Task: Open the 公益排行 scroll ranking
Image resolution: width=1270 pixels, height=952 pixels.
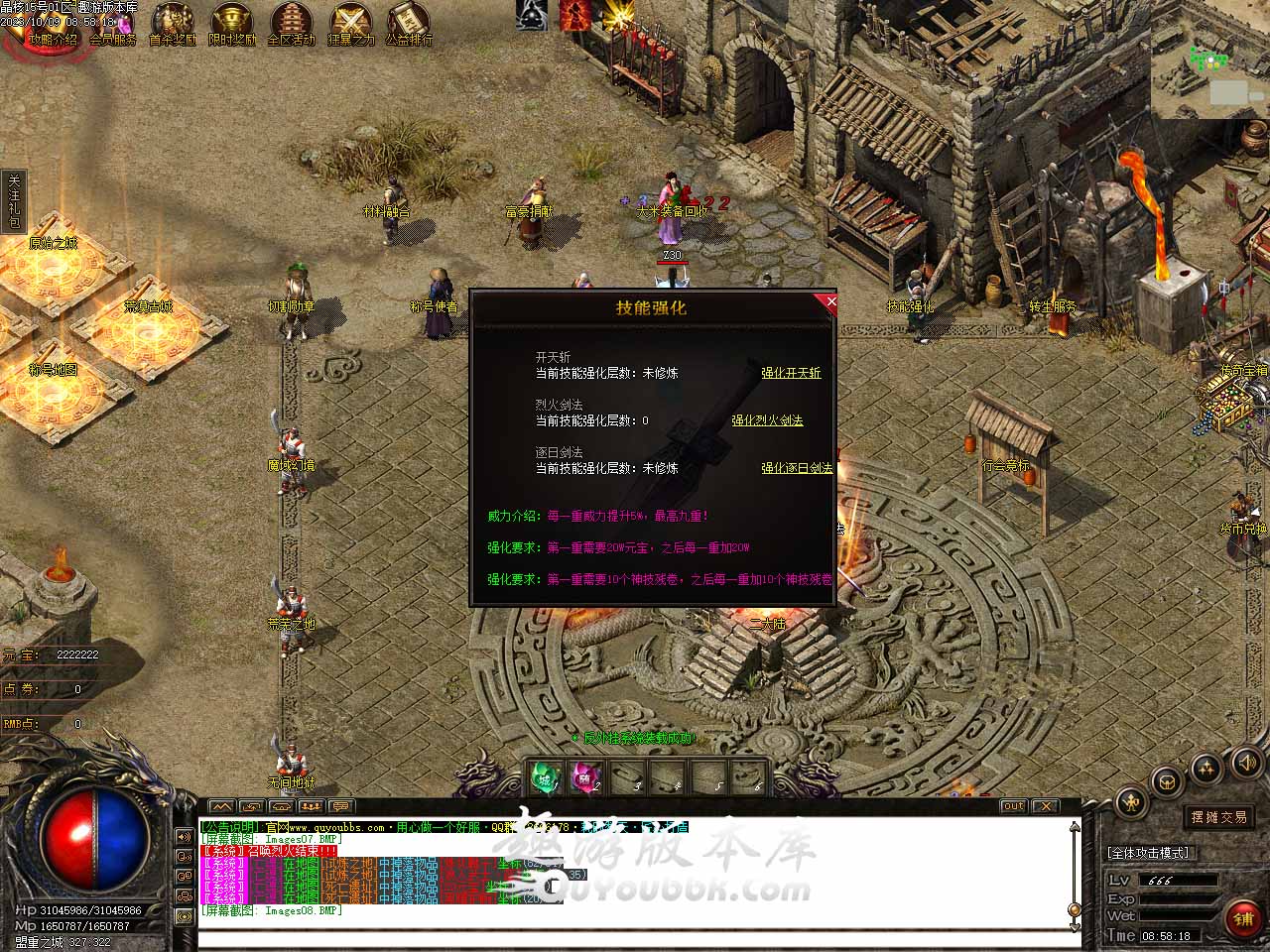Action: (x=409, y=24)
